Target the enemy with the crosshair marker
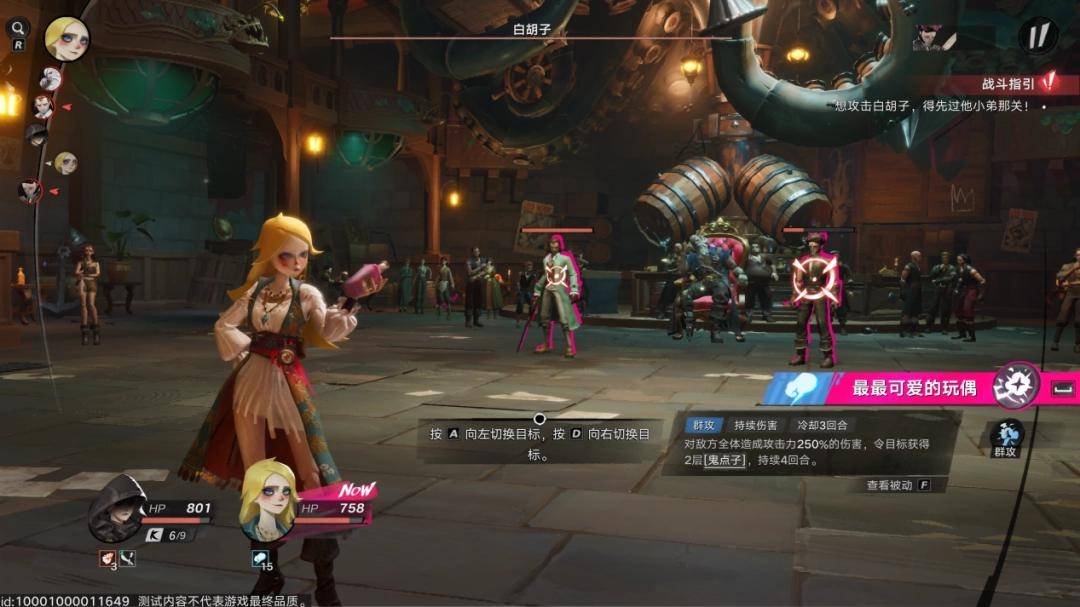 (x=815, y=281)
